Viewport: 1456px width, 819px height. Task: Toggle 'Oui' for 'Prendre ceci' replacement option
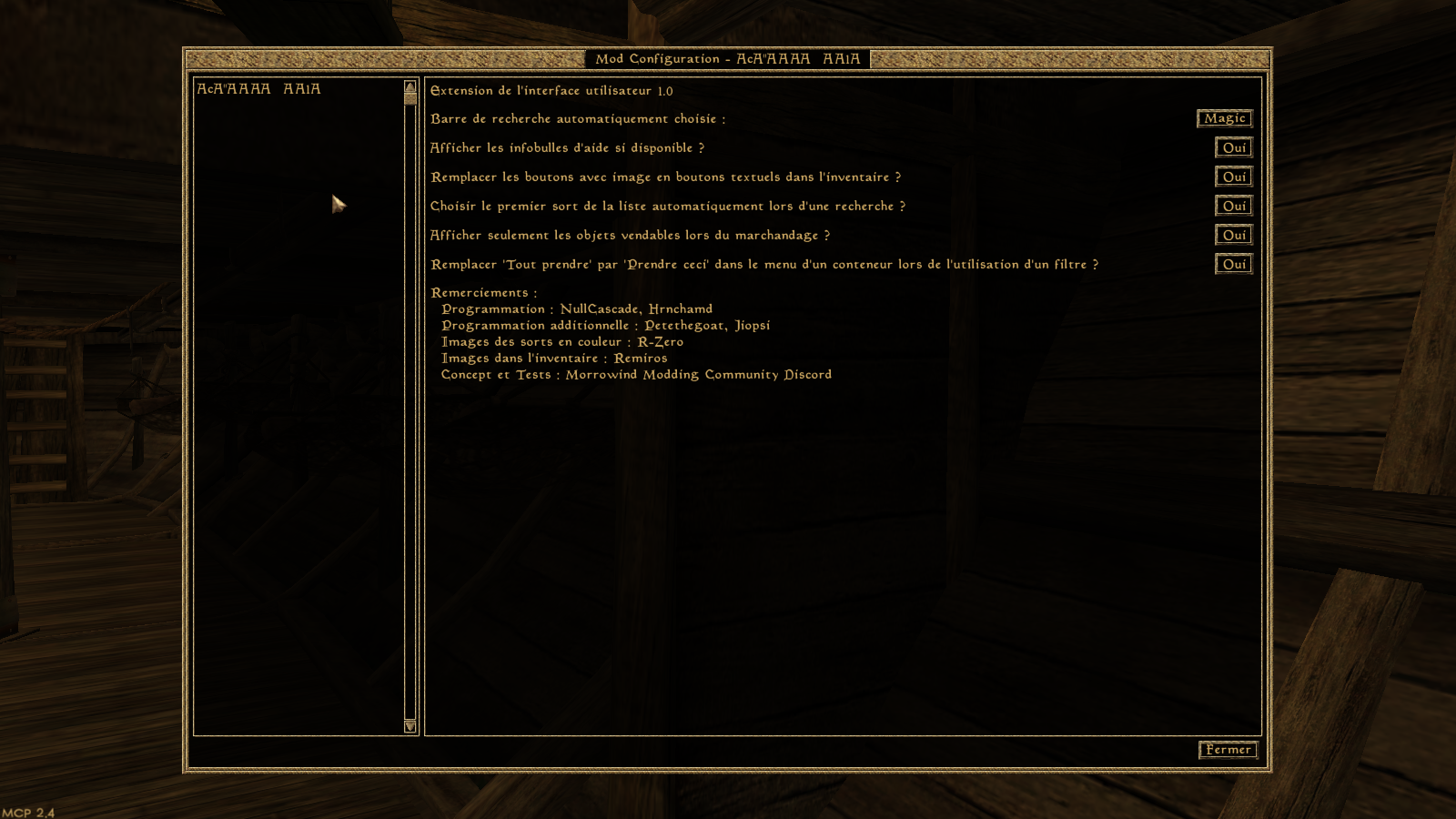pos(1233,264)
